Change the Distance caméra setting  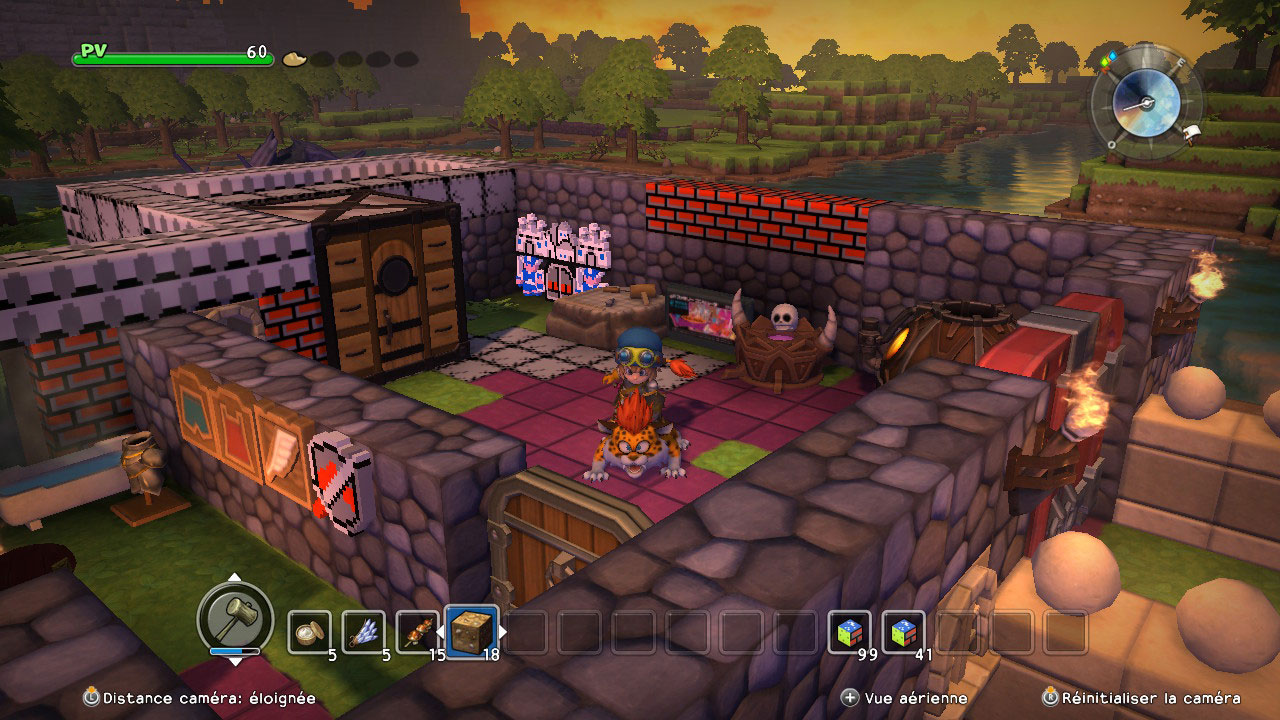point(199,698)
